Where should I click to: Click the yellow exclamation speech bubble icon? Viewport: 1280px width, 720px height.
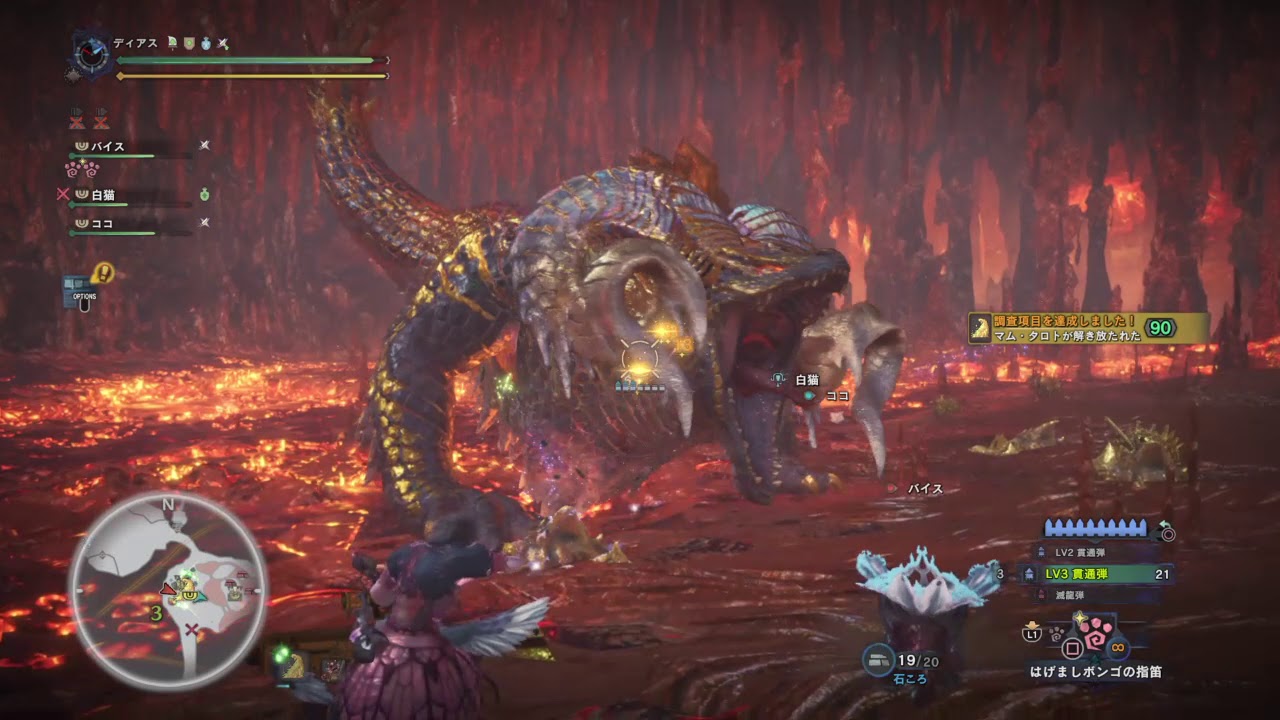click(104, 271)
